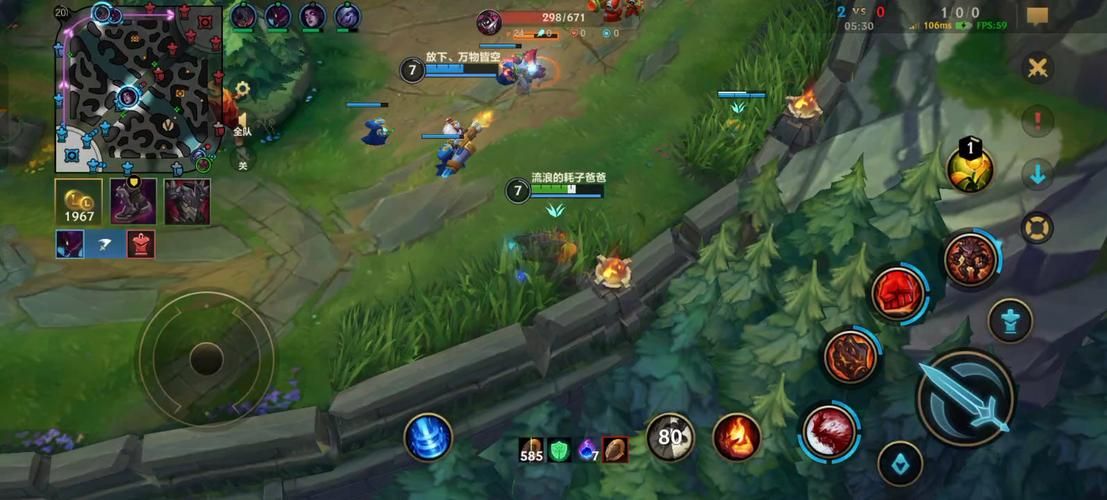The height and width of the screenshot is (500, 1107).
Task: Start the blue recall ability
Action: 428,438
